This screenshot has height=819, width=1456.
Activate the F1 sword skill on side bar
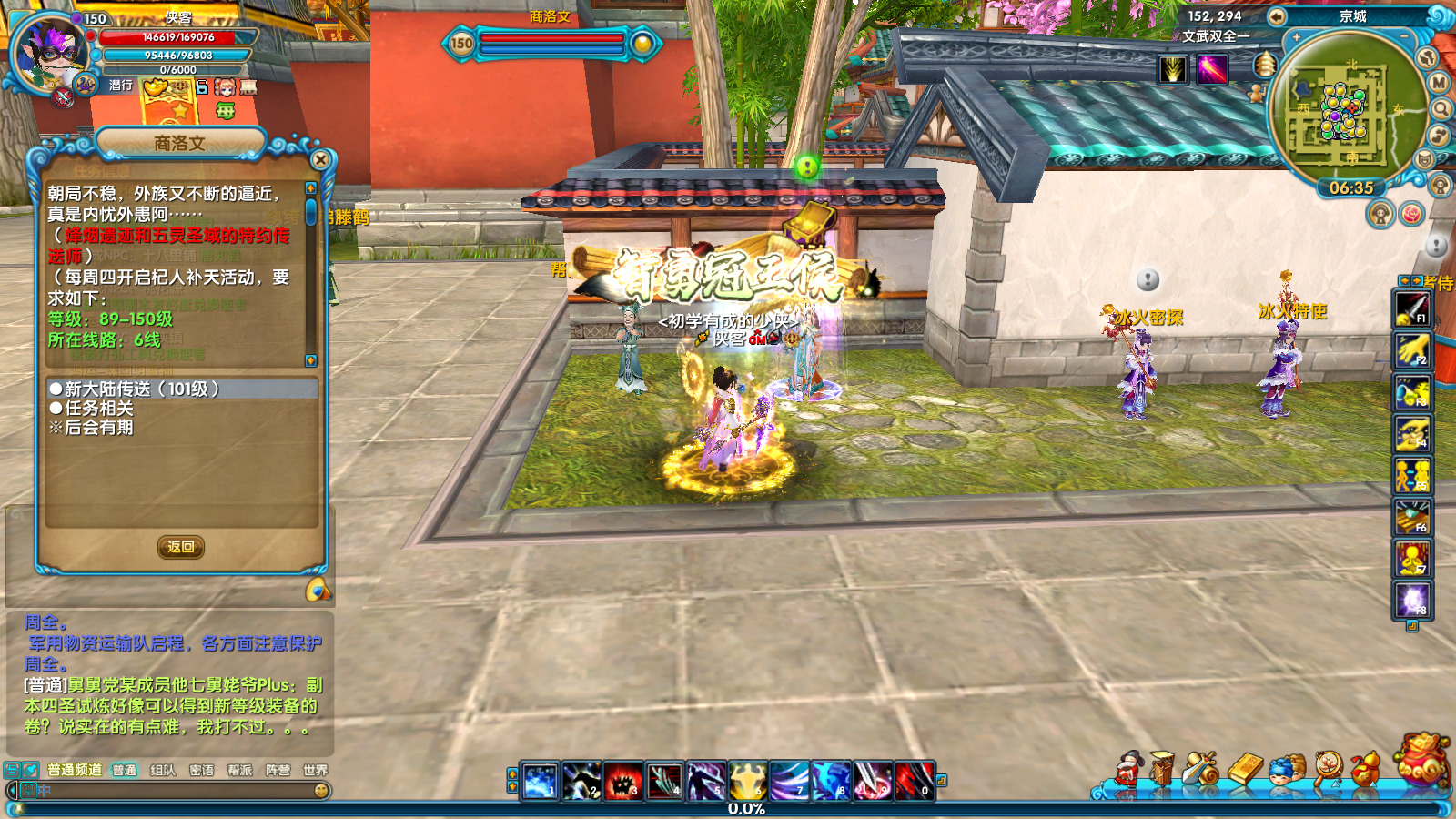pyautogui.click(x=1412, y=308)
